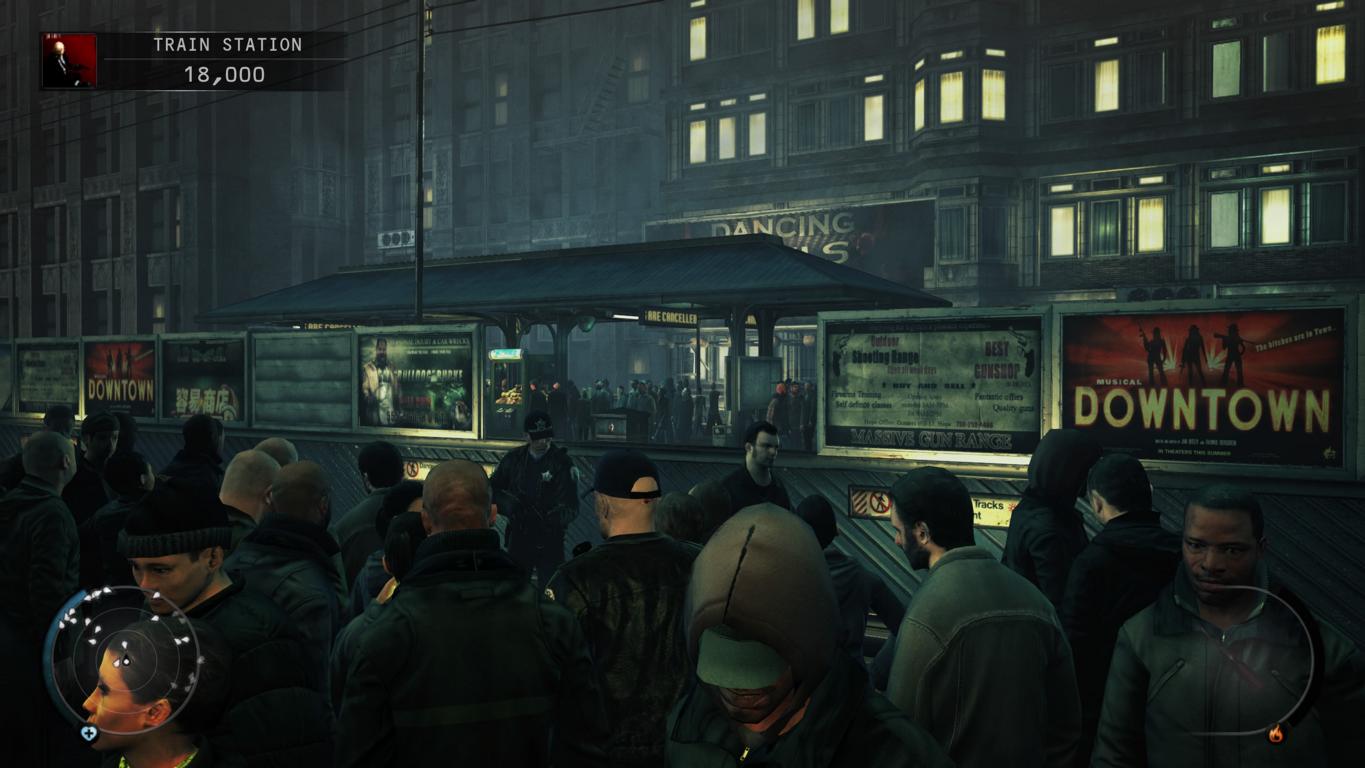Activate the orange flame instinct icon
Image resolution: width=1365 pixels, height=768 pixels.
[x=1275, y=735]
